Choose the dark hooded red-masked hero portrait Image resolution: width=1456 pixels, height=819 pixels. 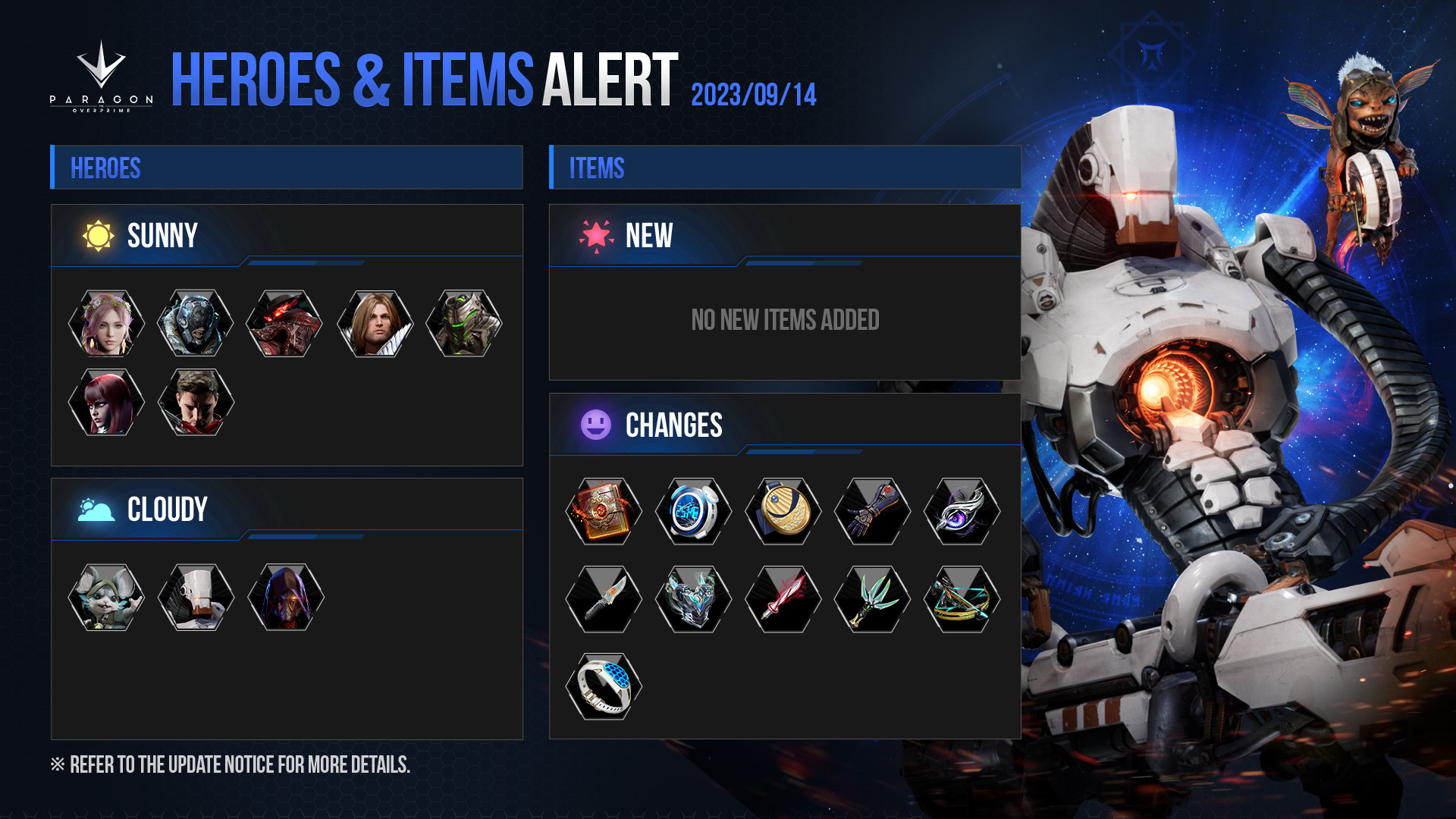coord(285,598)
